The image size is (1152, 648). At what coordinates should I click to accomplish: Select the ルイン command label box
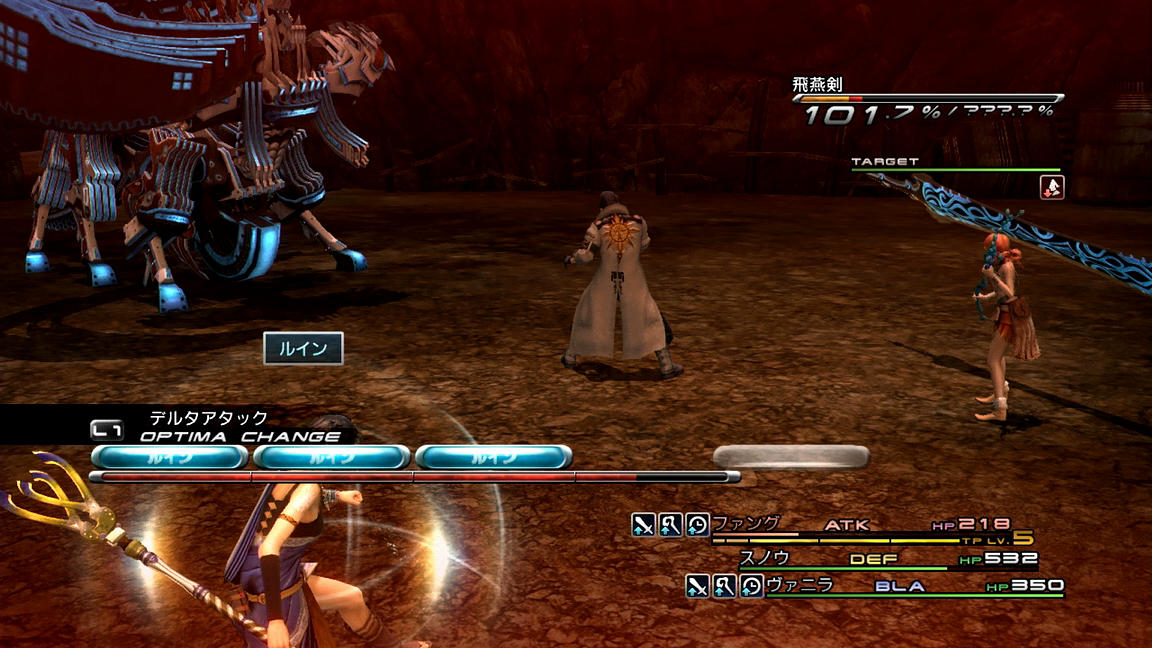pyautogui.click(x=303, y=348)
